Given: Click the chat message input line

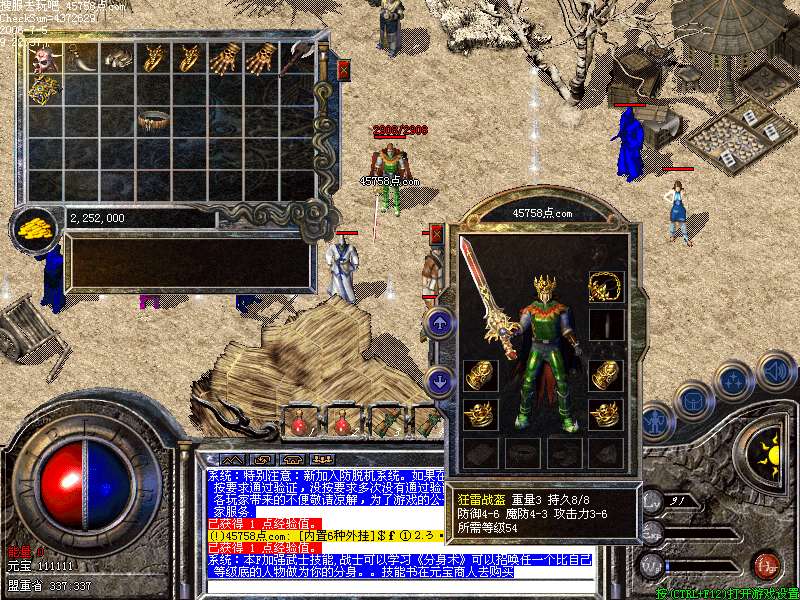Looking at the screenshot, I should pyautogui.click(x=400, y=584).
